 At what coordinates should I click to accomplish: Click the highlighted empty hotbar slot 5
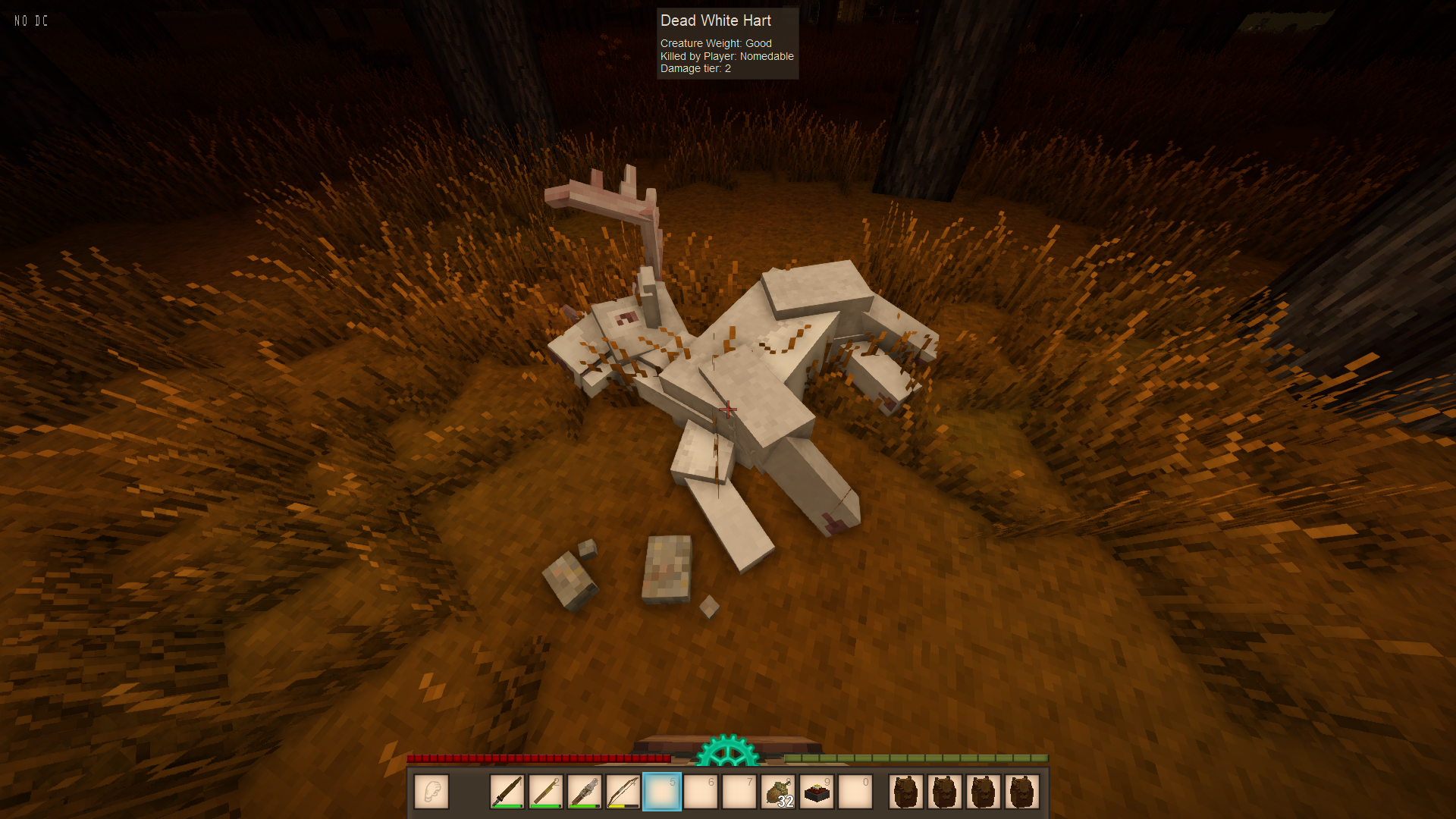(662, 792)
